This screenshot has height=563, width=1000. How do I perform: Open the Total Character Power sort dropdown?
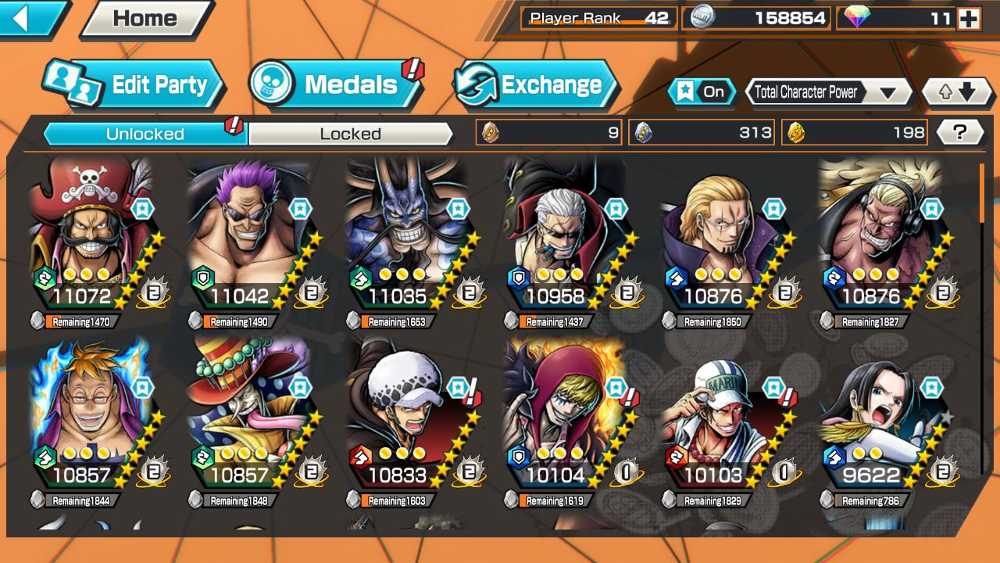[827, 92]
